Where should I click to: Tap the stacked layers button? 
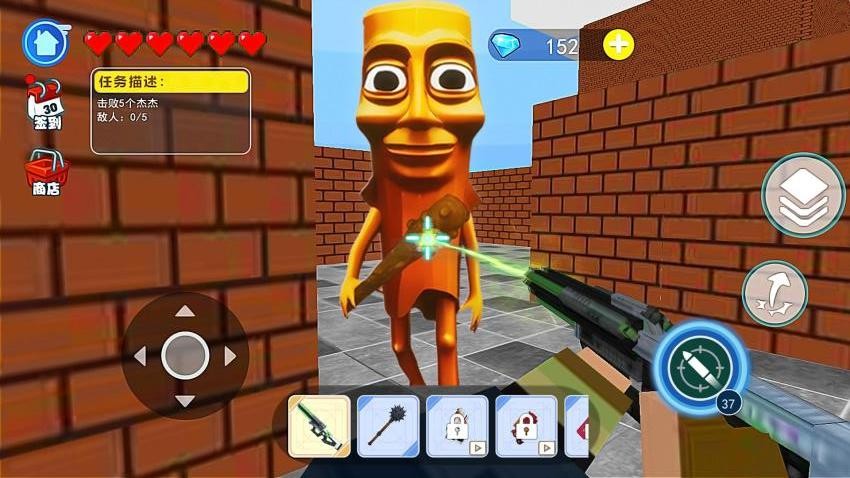point(802,195)
